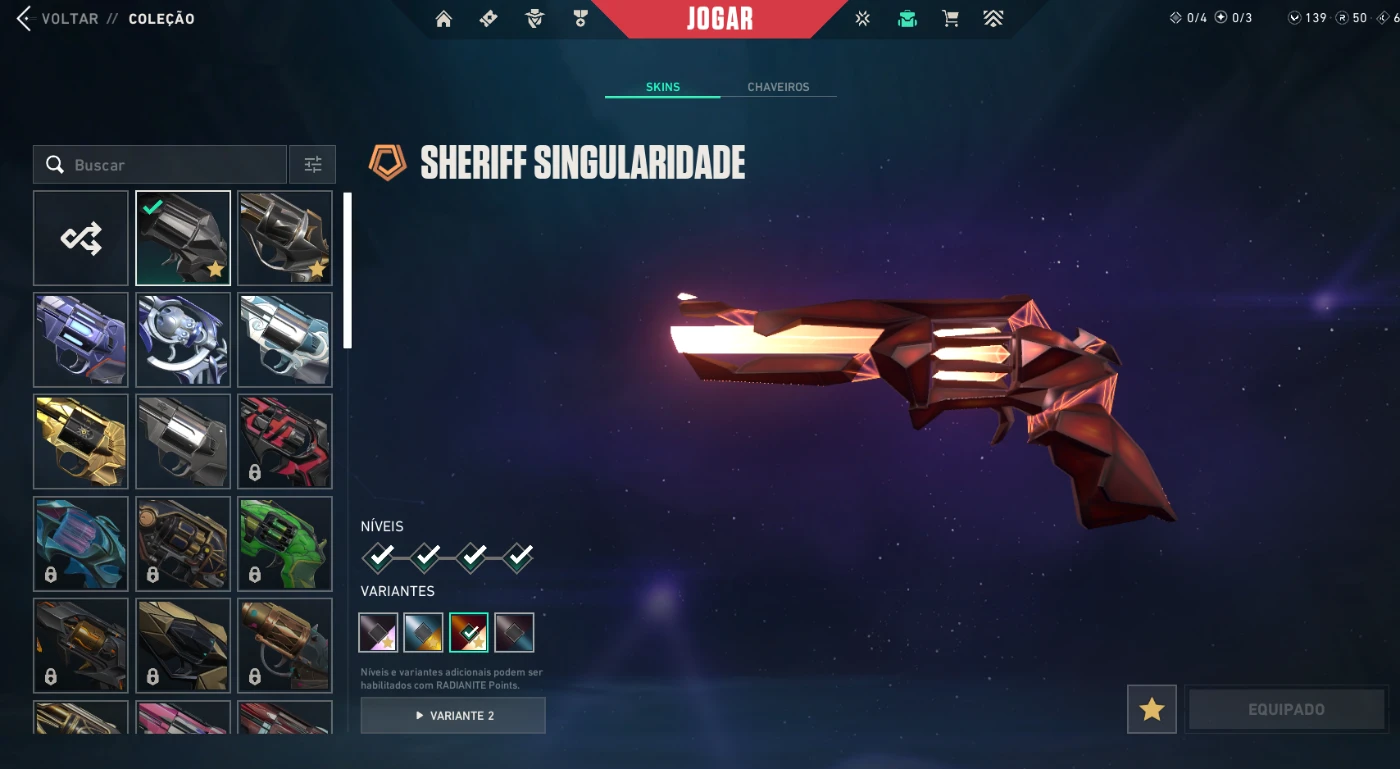This screenshot has width=1400, height=769.
Task: Click the Equipado button
Action: tap(1286, 709)
